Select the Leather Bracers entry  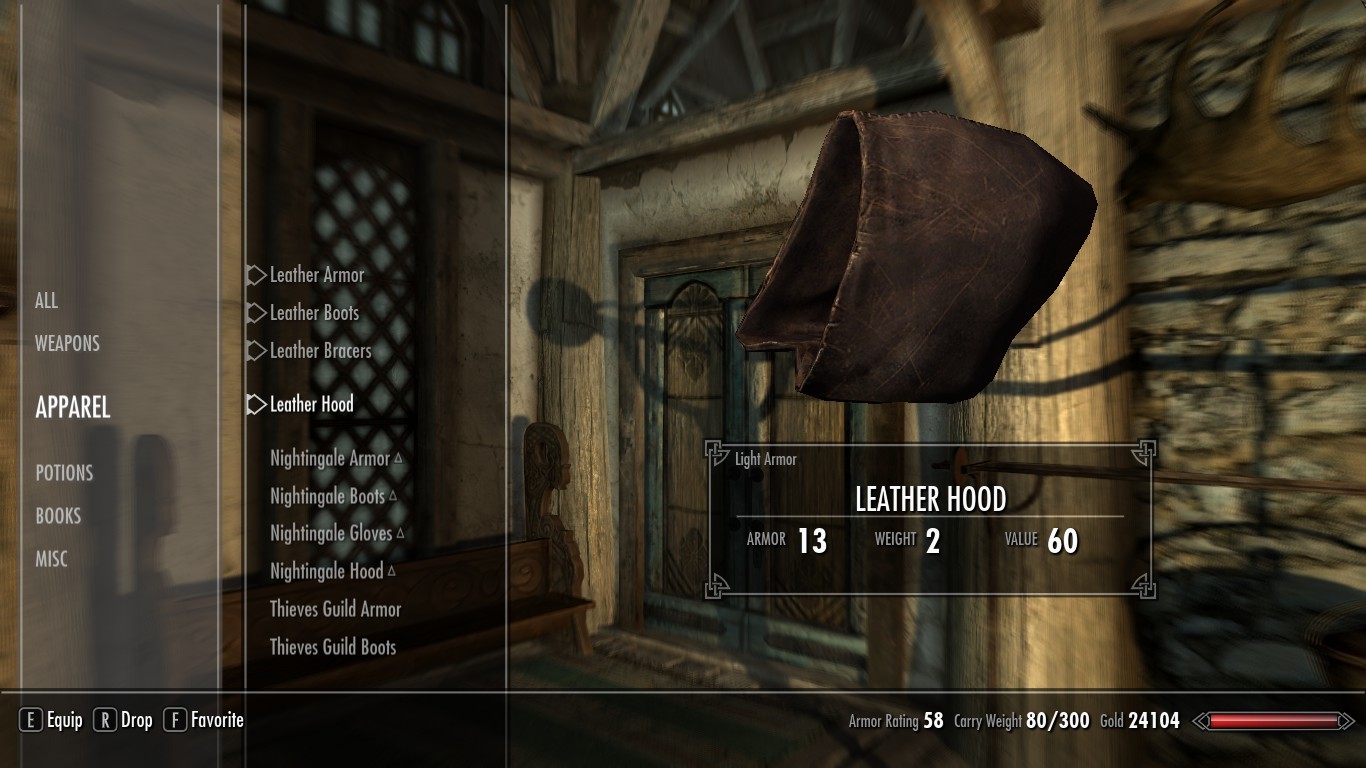point(320,351)
